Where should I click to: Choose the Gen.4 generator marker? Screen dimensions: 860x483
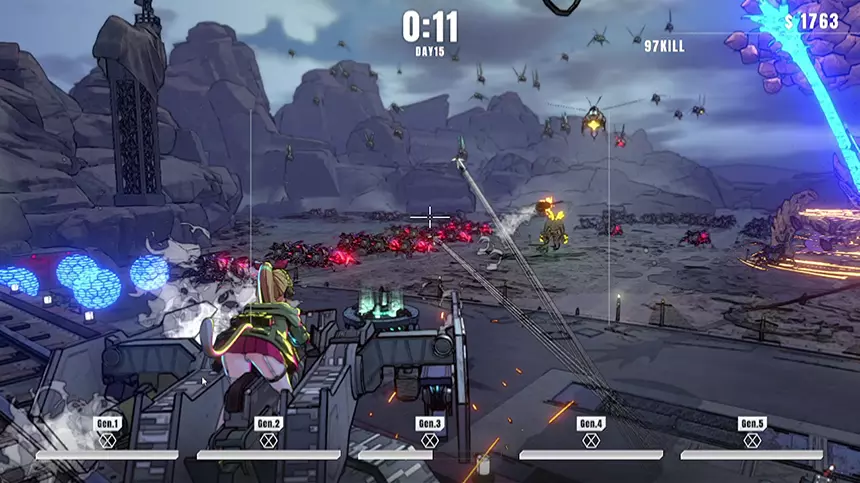[x=591, y=432]
